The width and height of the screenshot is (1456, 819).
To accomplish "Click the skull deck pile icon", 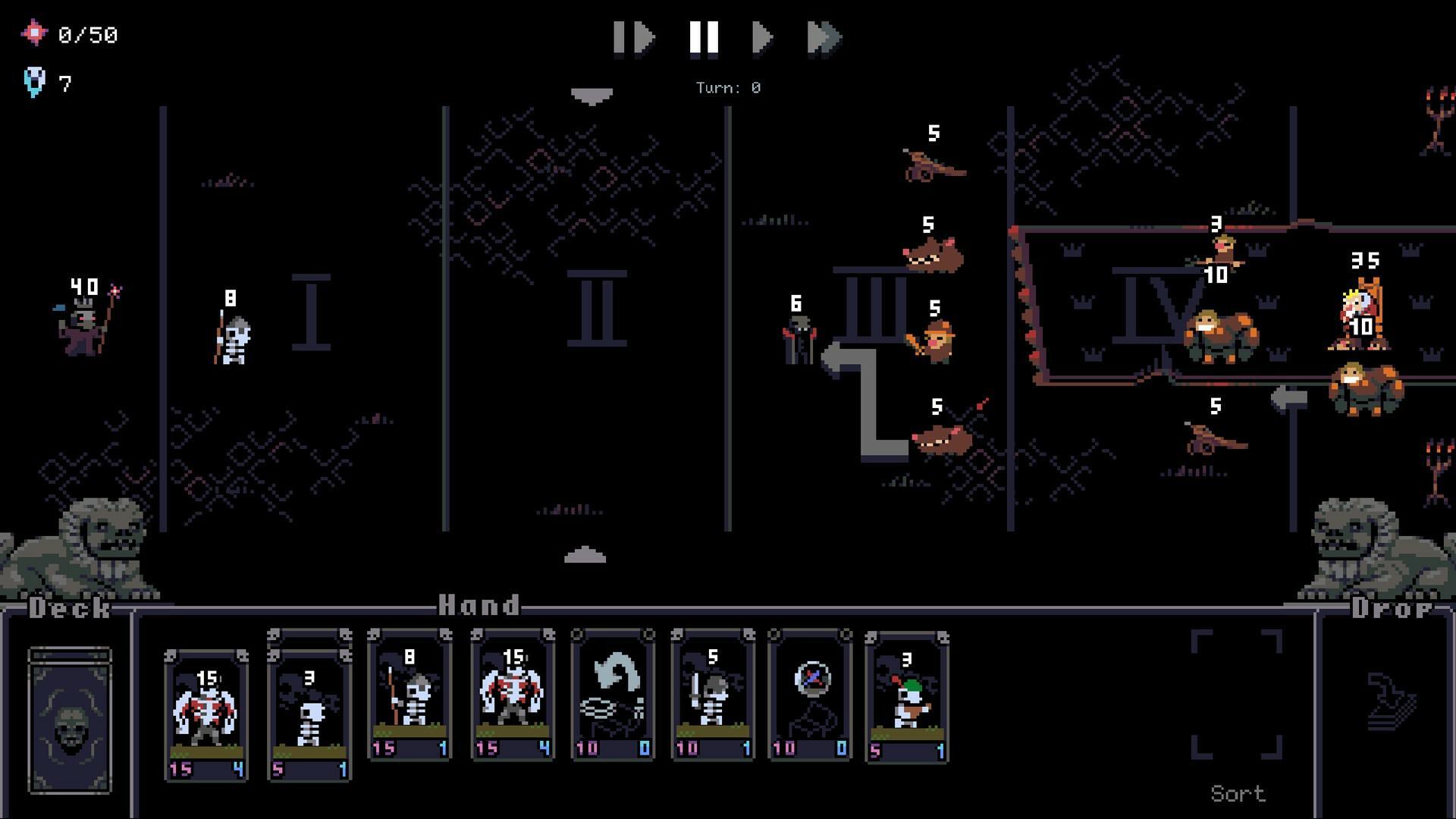I will point(71,720).
